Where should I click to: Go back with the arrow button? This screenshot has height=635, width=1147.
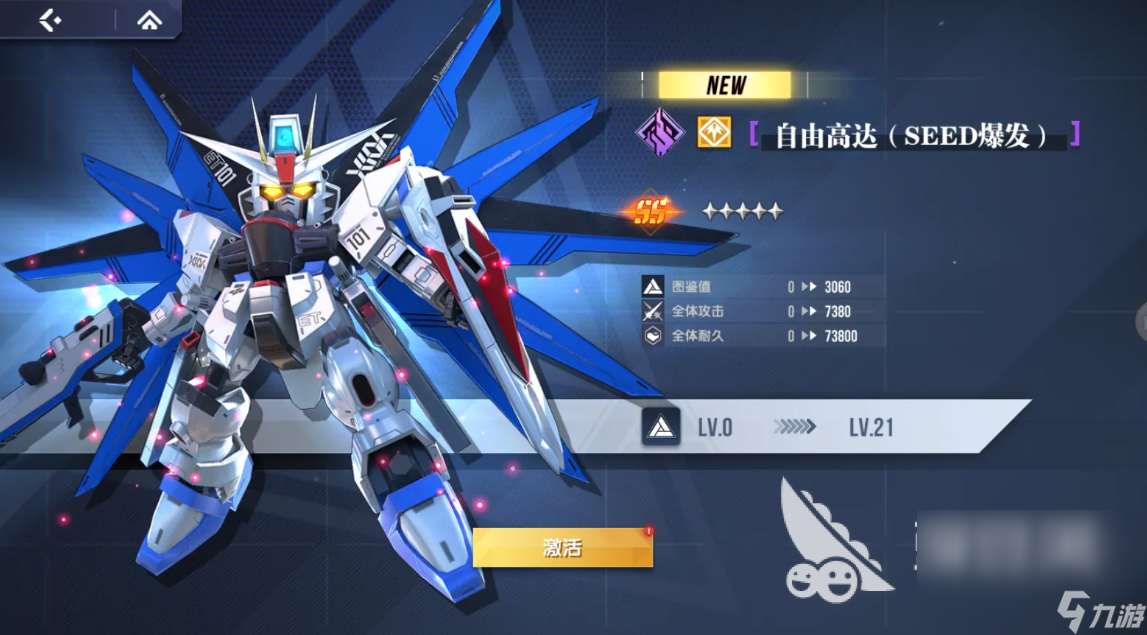point(51,20)
